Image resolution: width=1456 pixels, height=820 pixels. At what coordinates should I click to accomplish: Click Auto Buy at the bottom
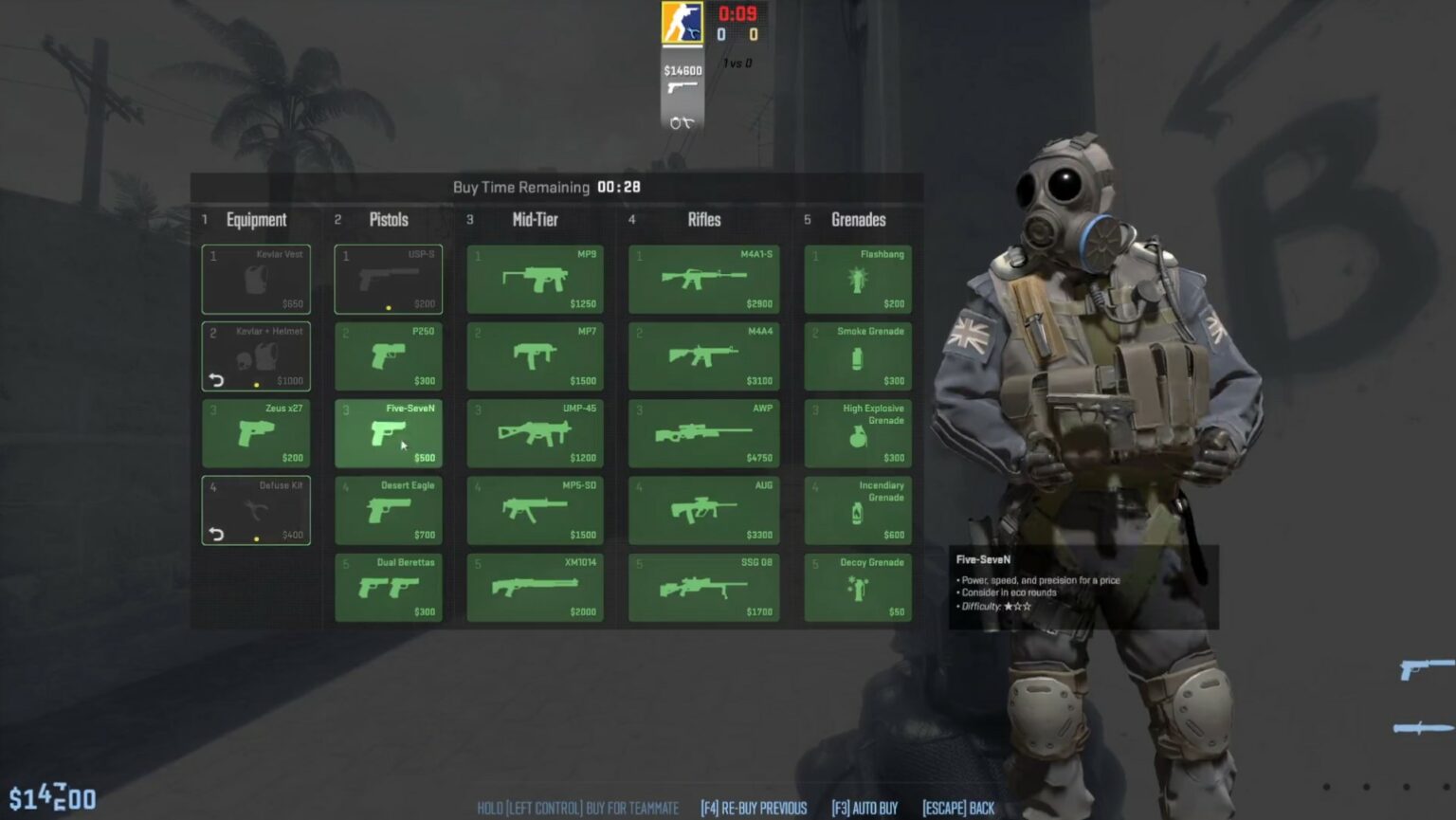864,808
